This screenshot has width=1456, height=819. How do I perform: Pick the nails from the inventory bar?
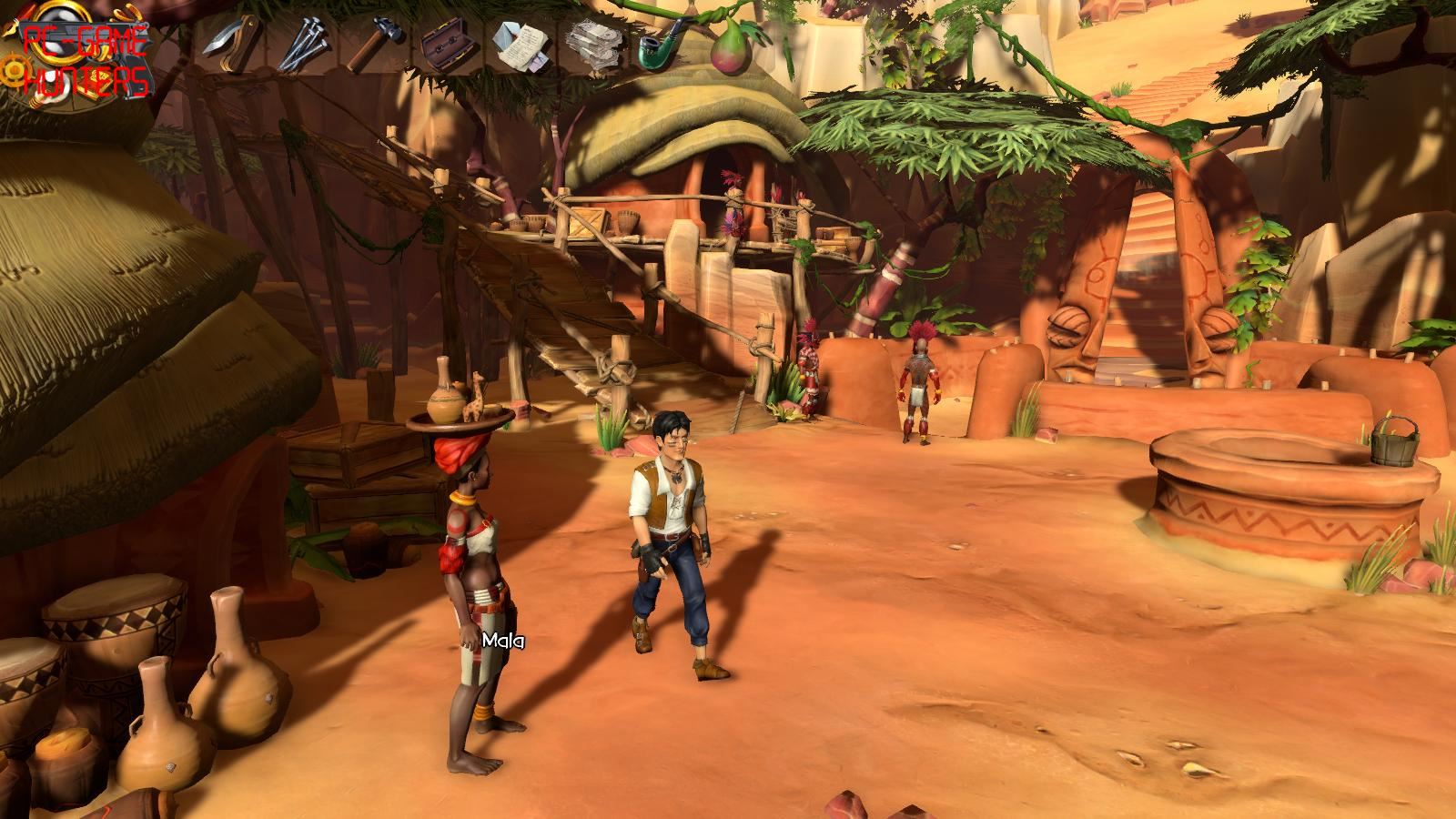click(300, 44)
